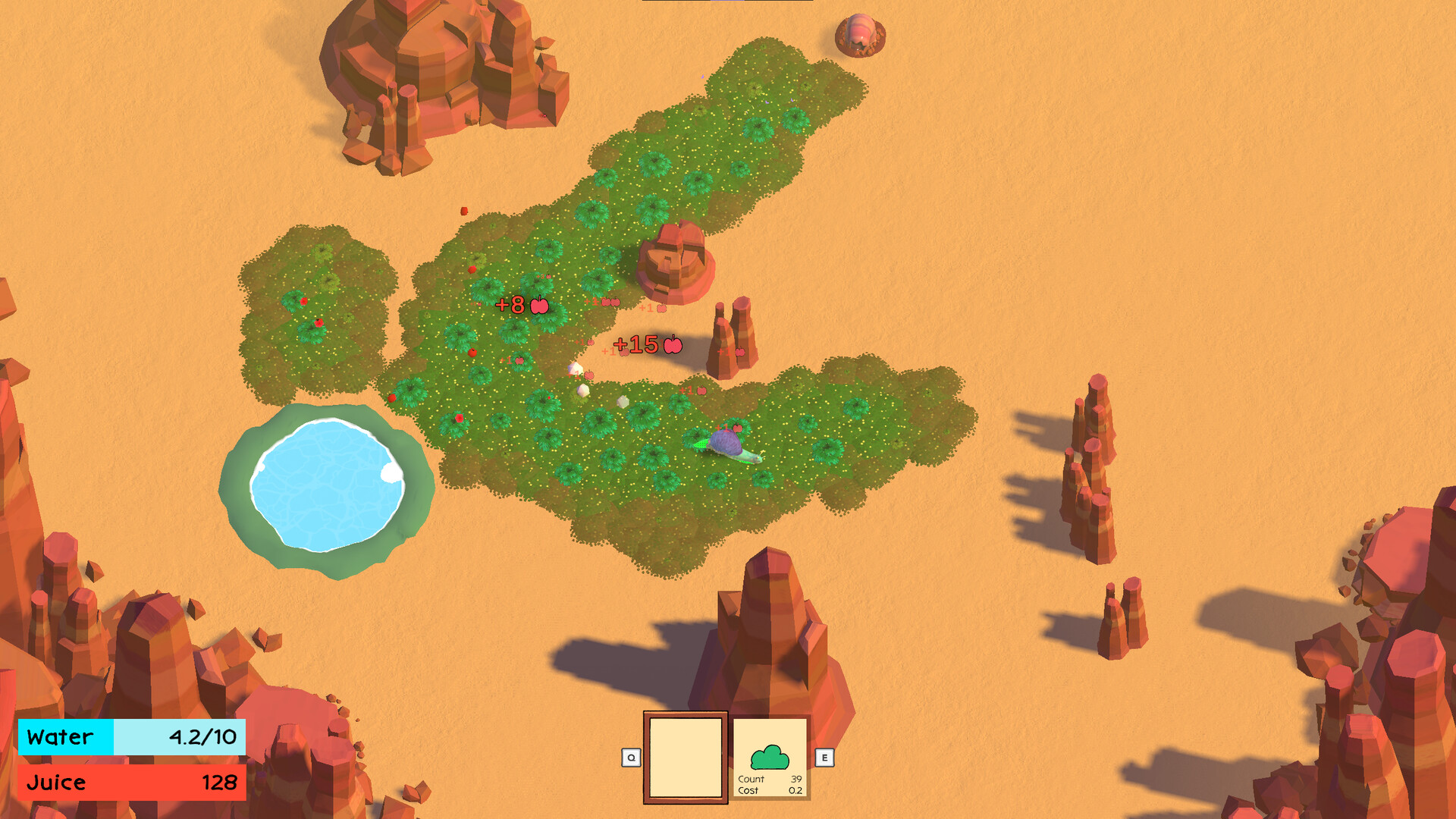Click the Juice label
1456x819 pixels.
56,782
